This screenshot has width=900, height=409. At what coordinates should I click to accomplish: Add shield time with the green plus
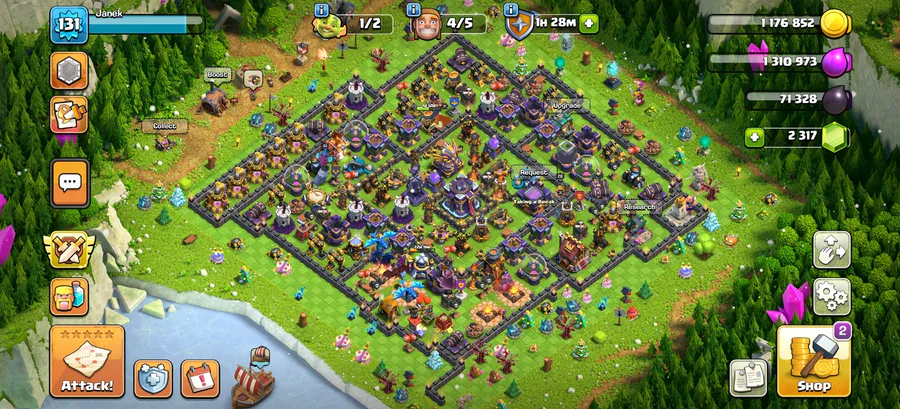point(588,22)
